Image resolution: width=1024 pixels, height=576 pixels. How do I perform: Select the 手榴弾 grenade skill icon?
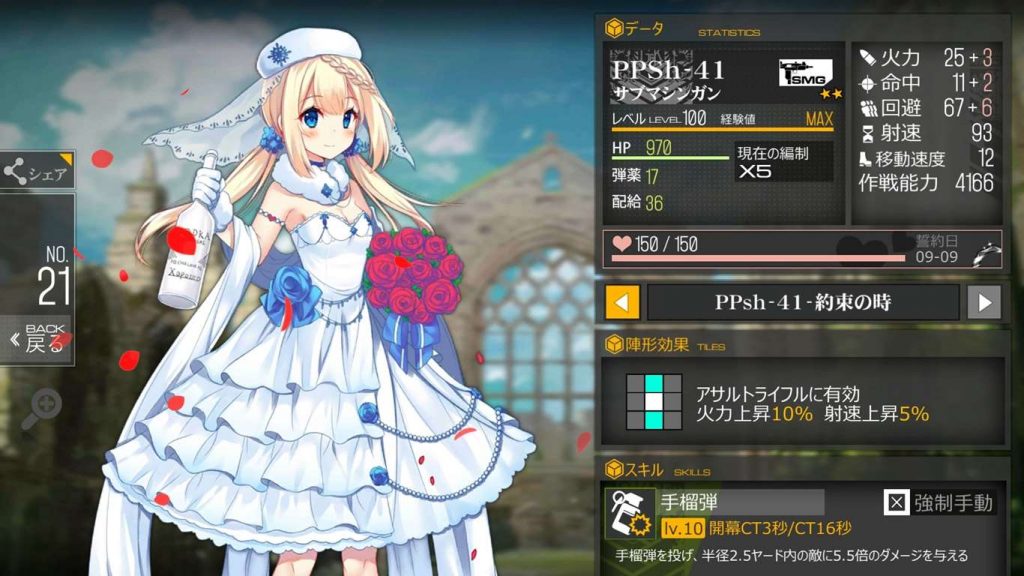tap(630, 513)
